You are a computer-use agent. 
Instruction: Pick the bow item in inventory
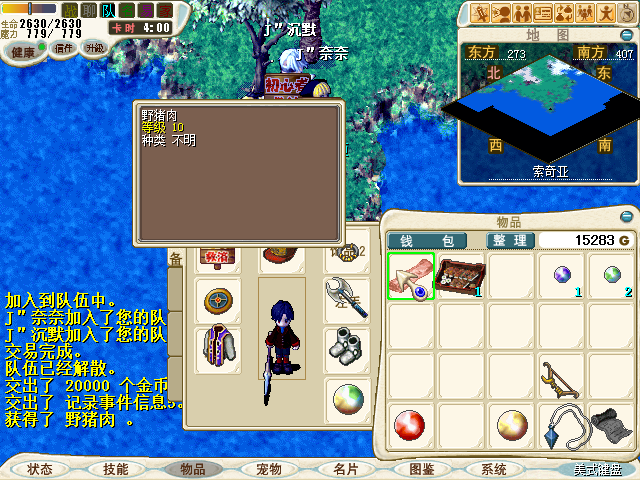(x=564, y=377)
